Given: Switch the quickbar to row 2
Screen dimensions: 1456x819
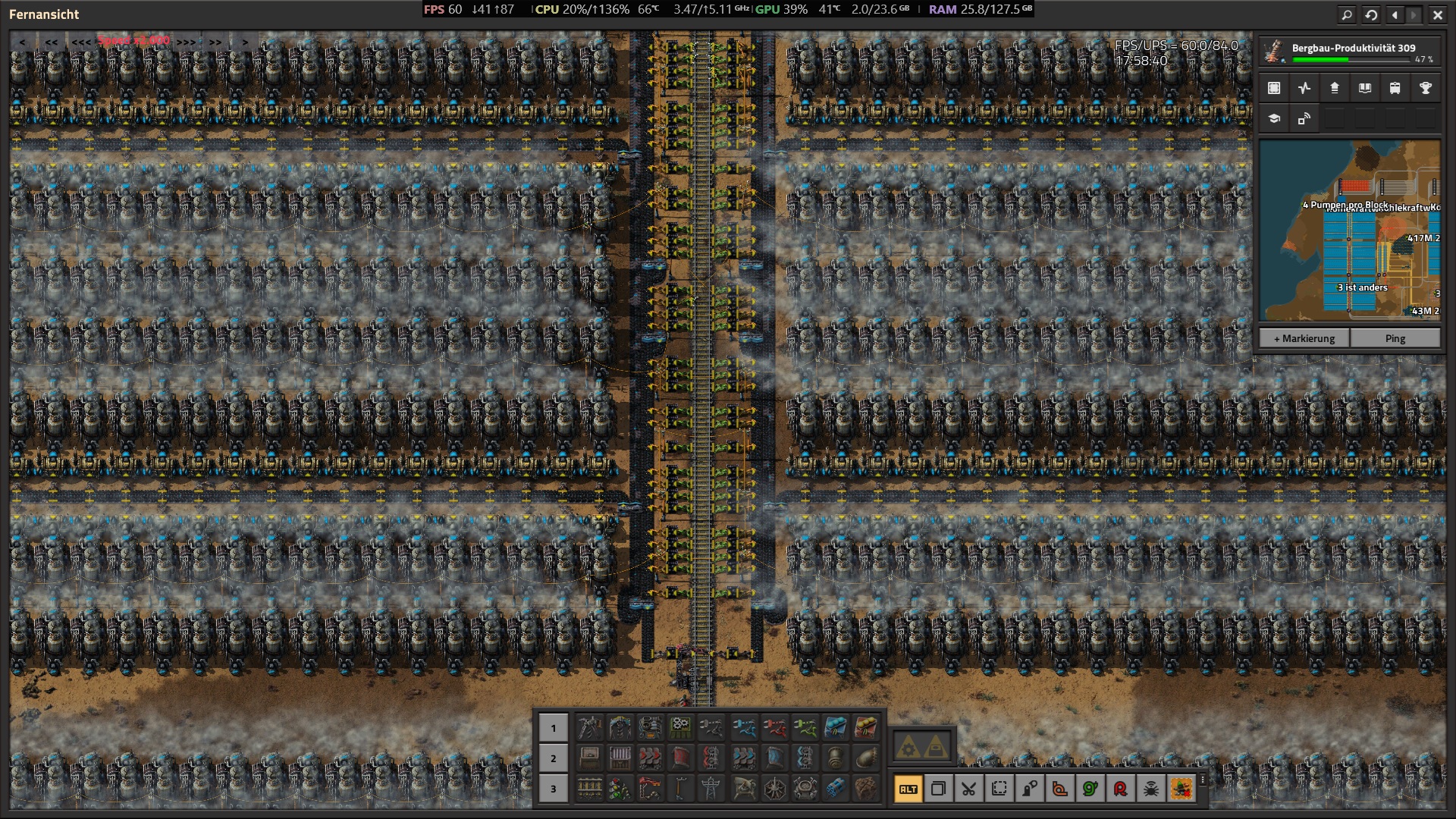Looking at the screenshot, I should coord(553,756).
